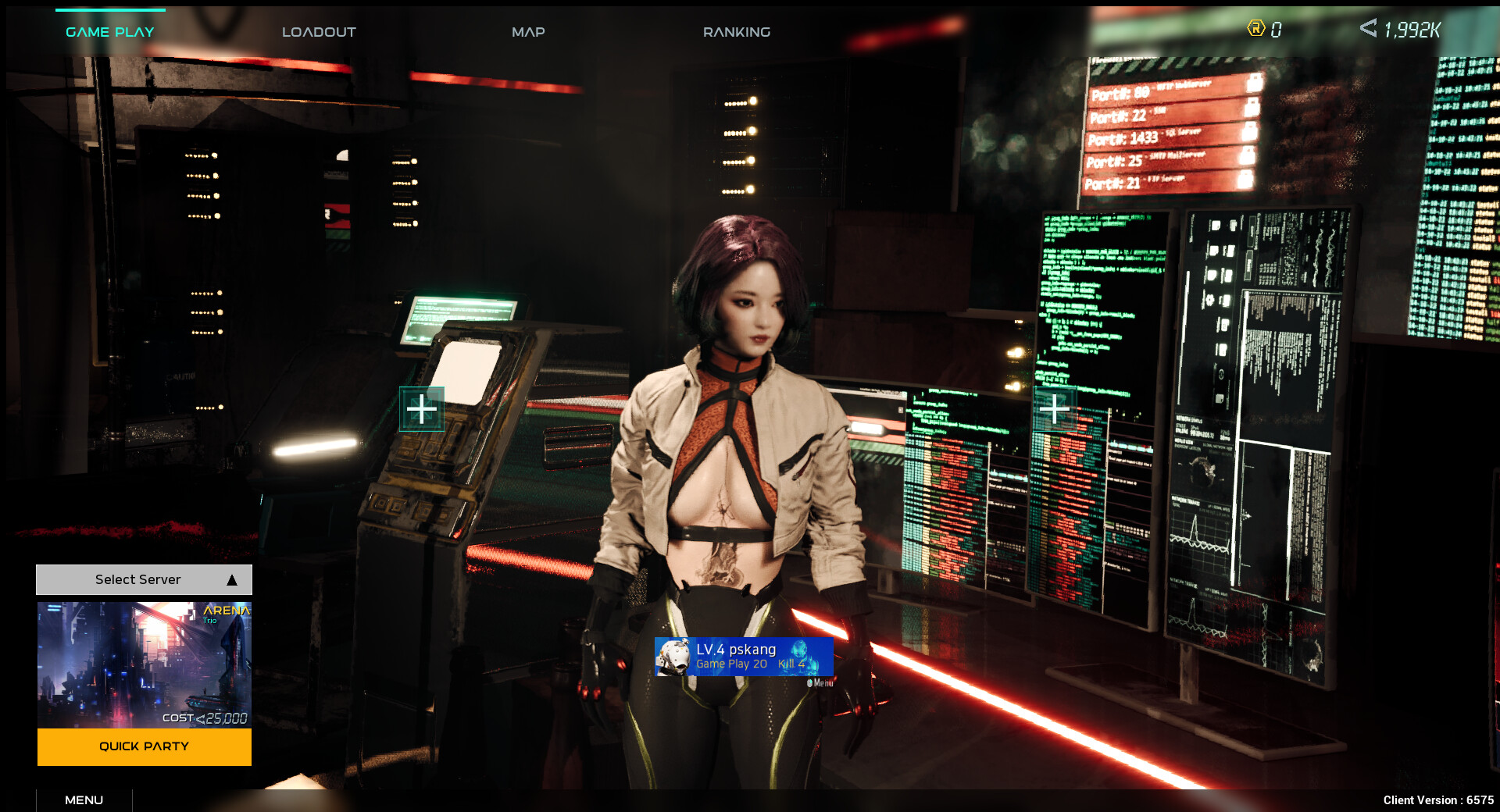1500x812 pixels.
Task: Invite a player using right plus slot
Action: pyautogui.click(x=1054, y=408)
